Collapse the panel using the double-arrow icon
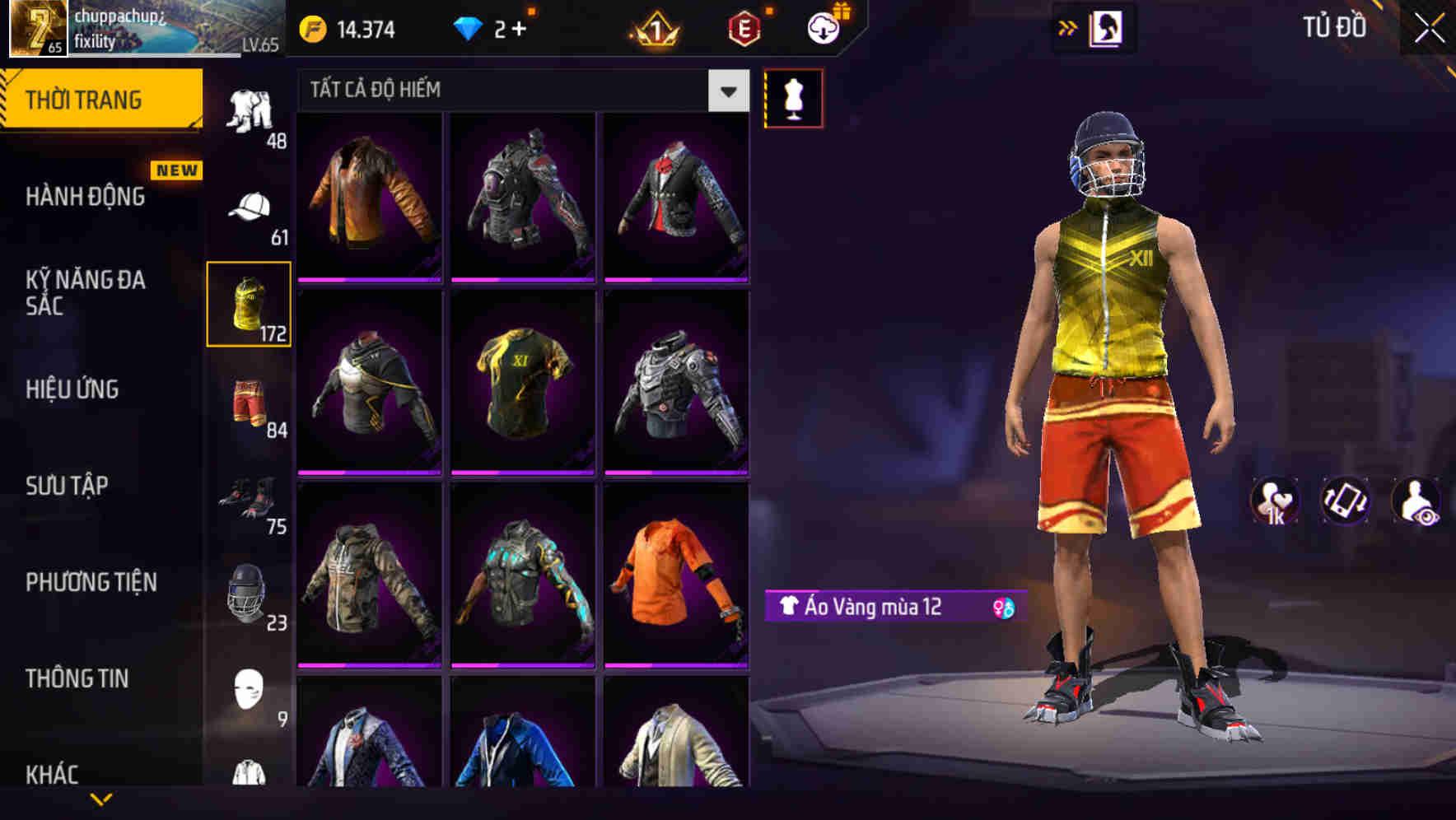This screenshot has width=1456, height=820. click(1068, 27)
